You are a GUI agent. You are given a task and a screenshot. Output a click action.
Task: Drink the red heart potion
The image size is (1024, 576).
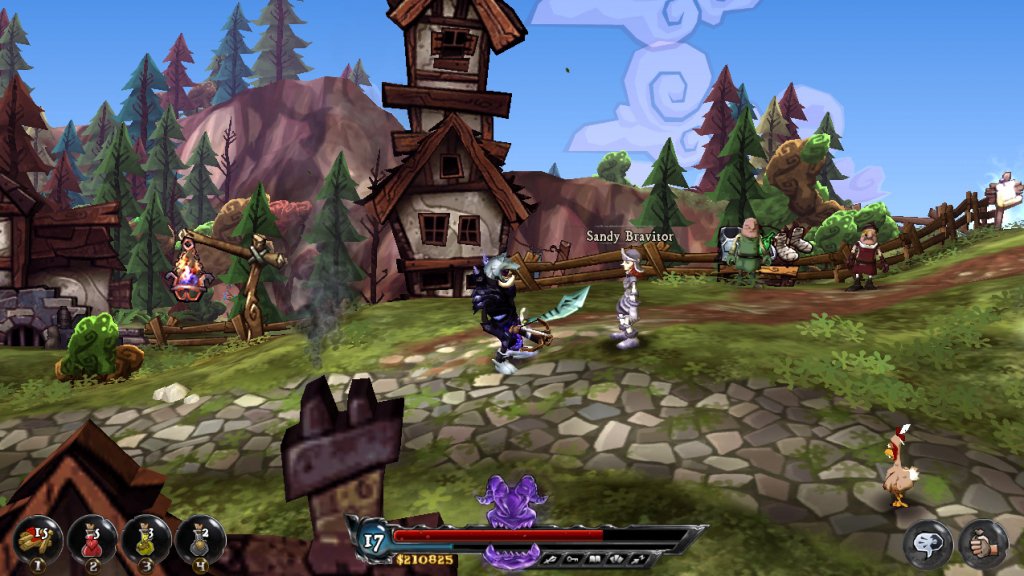[x=92, y=541]
